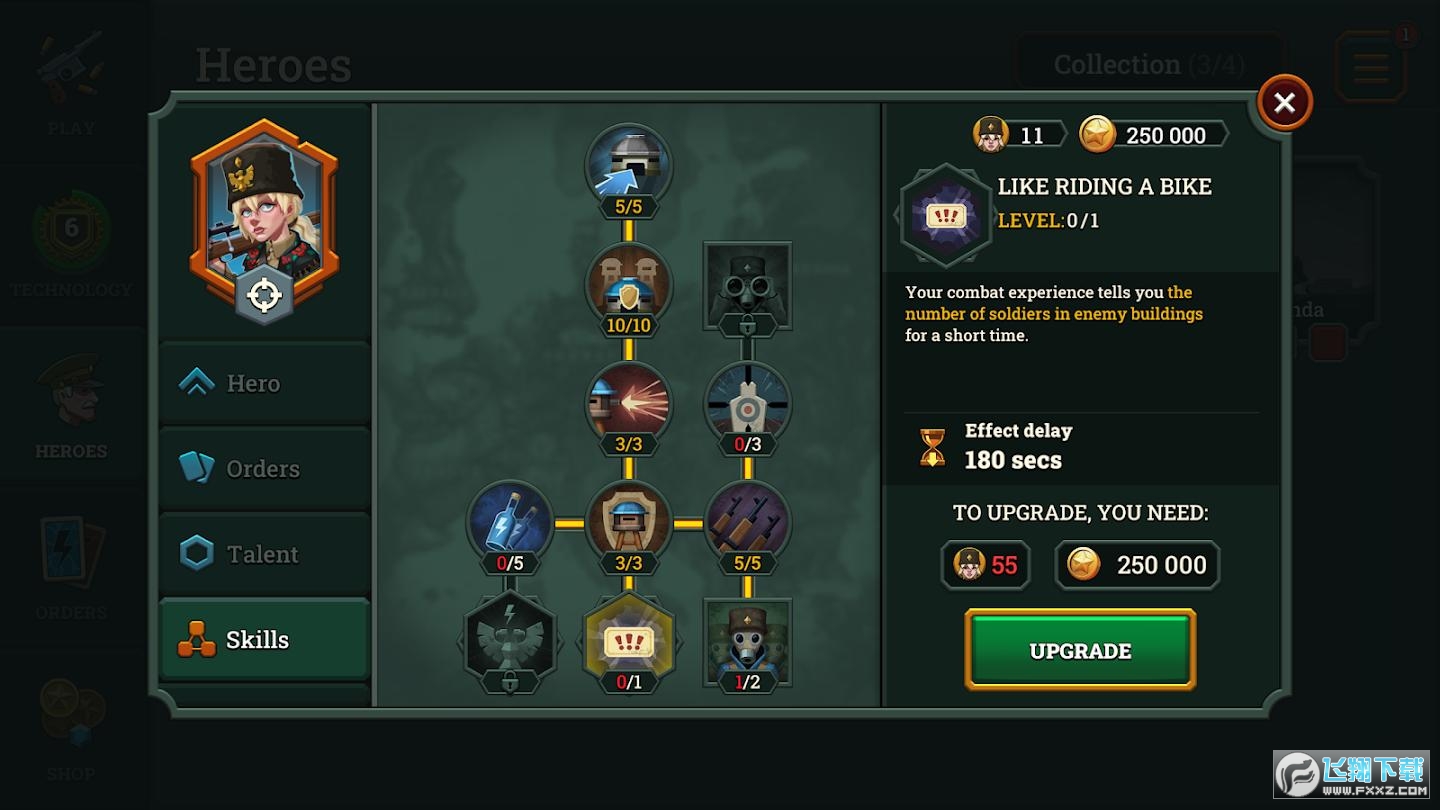This screenshot has height=810, width=1440.
Task: Switch to the Skills tab
Action: coord(264,640)
